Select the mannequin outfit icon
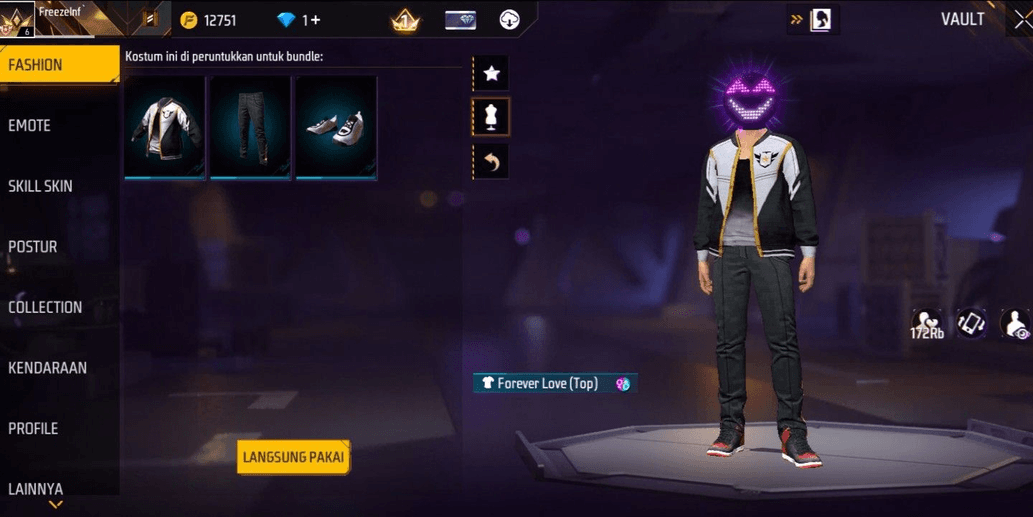 coord(491,117)
